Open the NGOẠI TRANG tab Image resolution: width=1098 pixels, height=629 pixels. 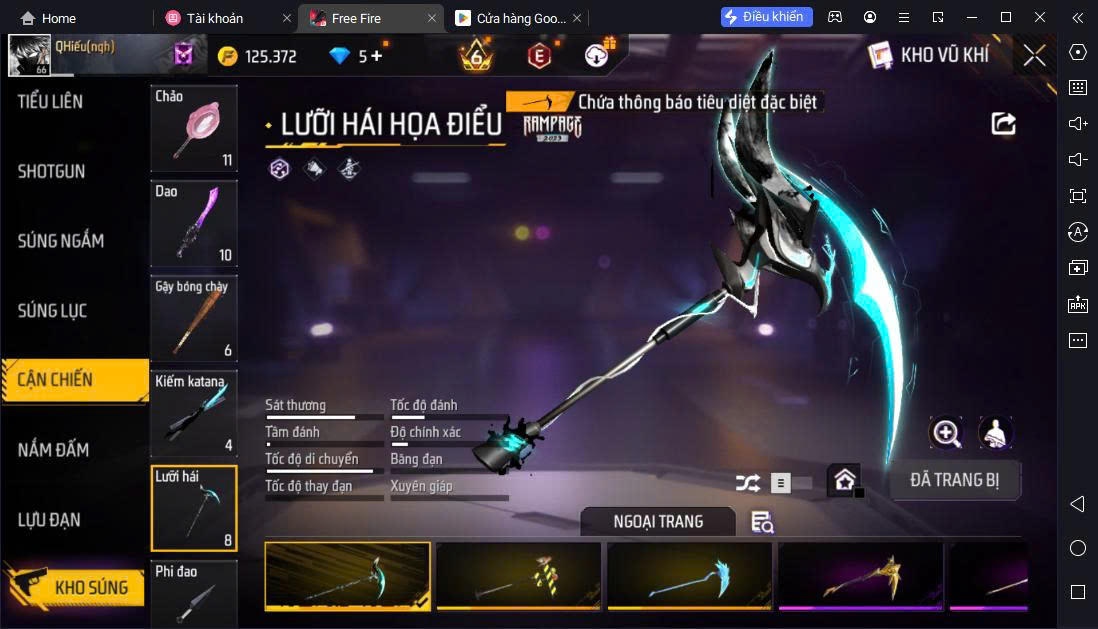[658, 521]
